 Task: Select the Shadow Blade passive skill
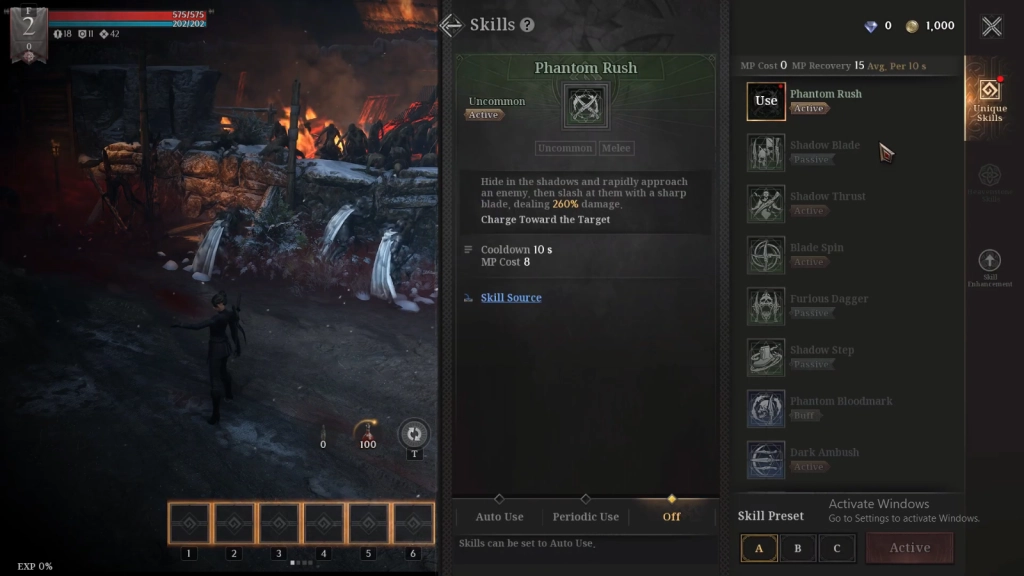tap(766, 152)
